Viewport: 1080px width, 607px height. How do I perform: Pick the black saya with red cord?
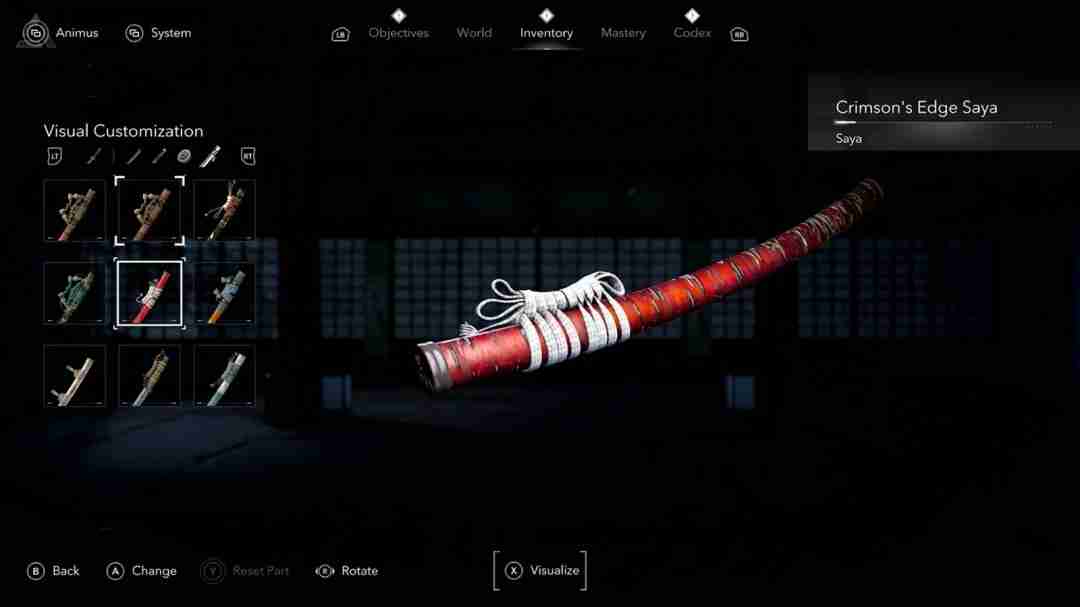point(224,210)
